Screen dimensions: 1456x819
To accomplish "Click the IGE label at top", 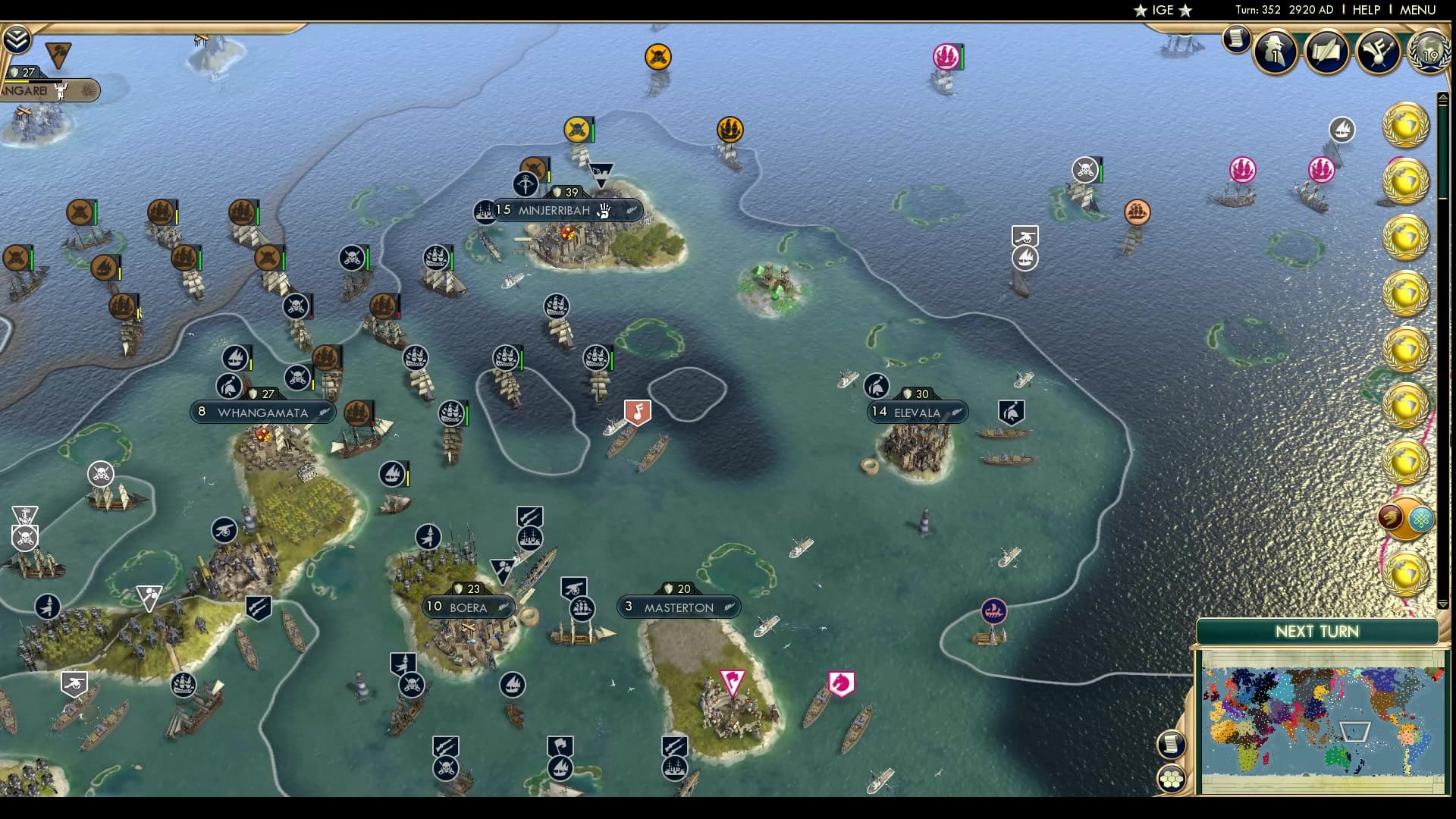I will [x=1163, y=11].
